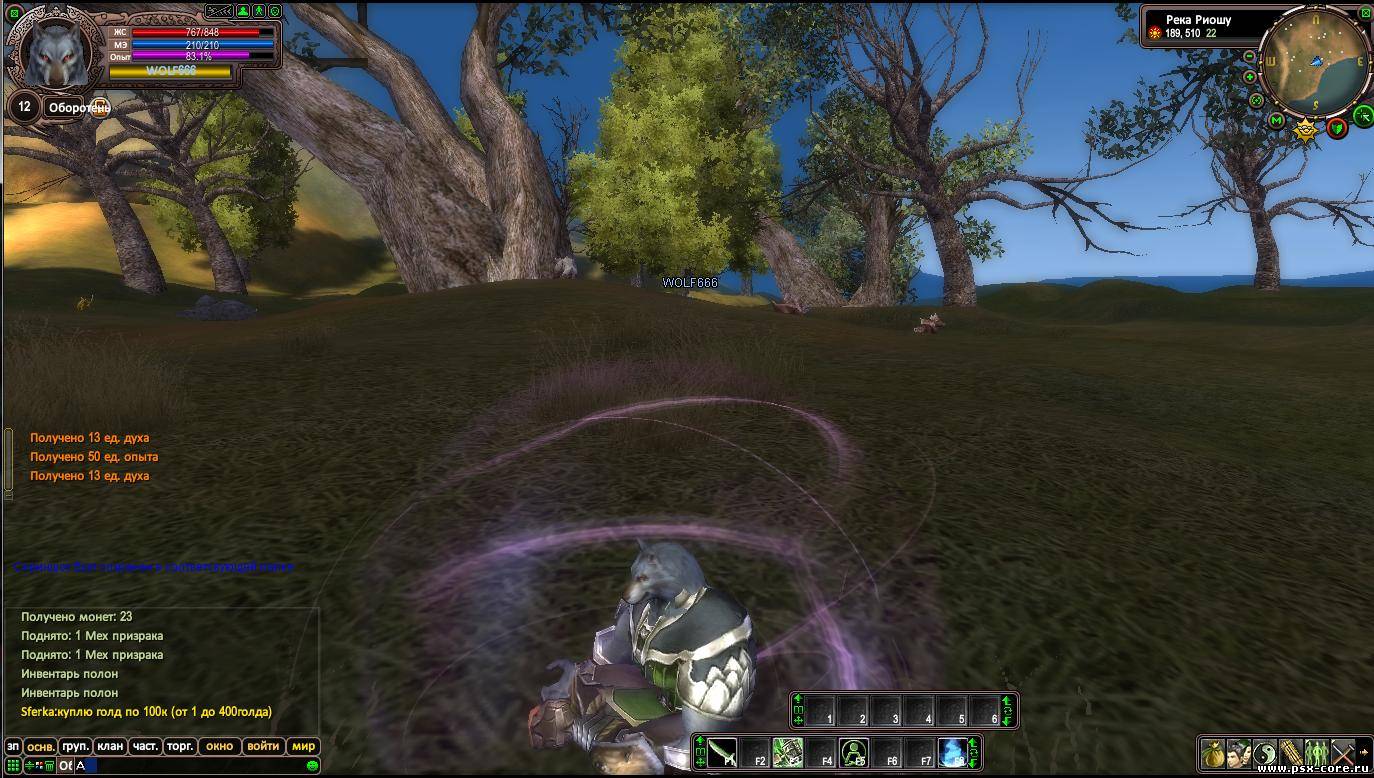Open the yin-yang skills menu icon
Viewport: 1374px width, 778px height.
pyautogui.click(x=1265, y=752)
